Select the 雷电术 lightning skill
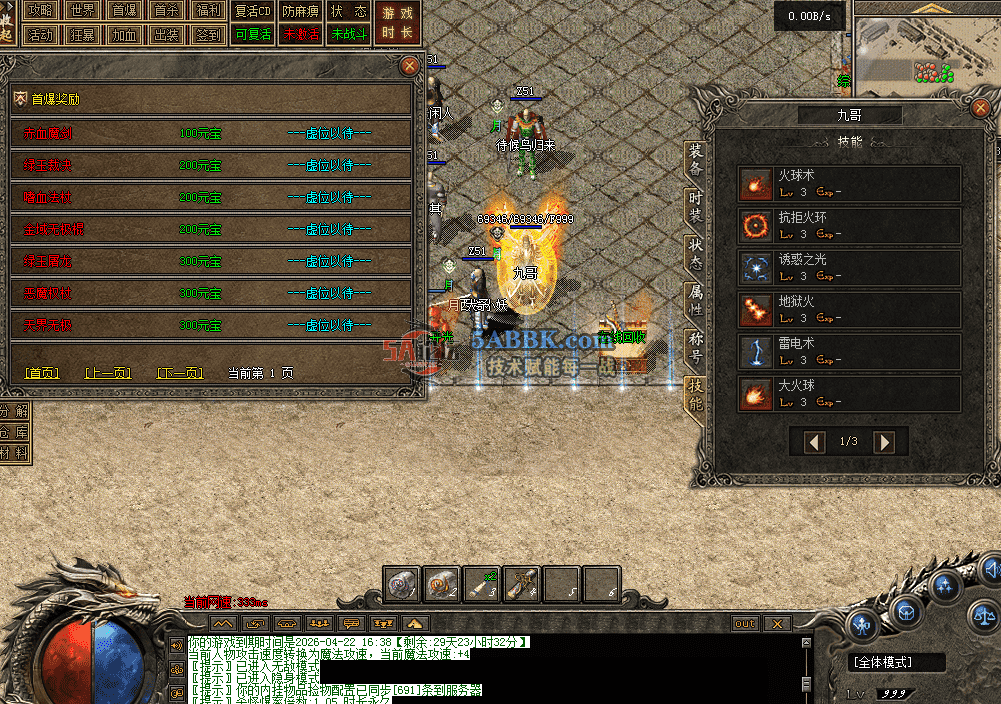The width and height of the screenshot is (1001, 704). tap(849, 352)
